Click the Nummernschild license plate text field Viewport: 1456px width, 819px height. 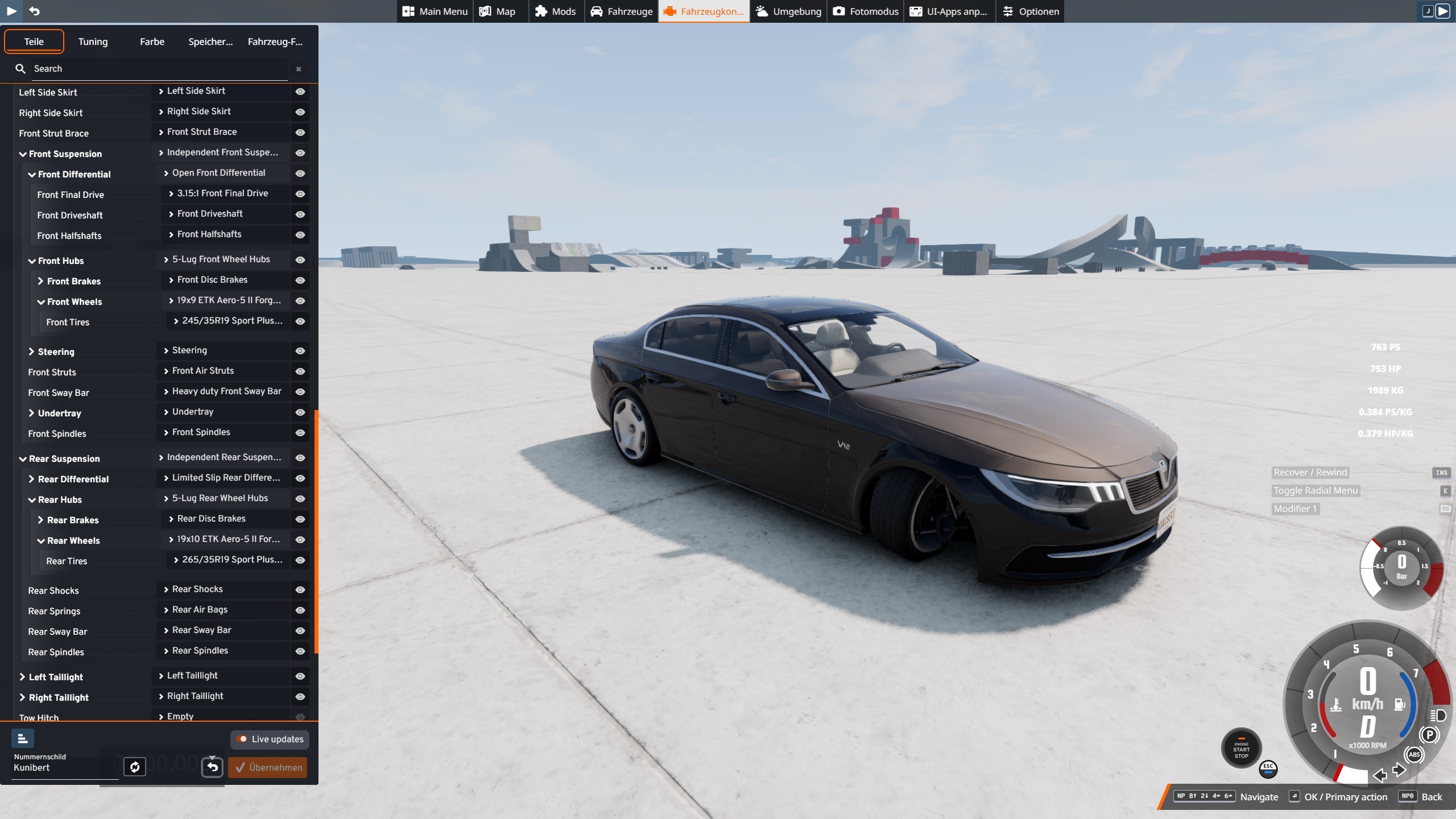63,768
